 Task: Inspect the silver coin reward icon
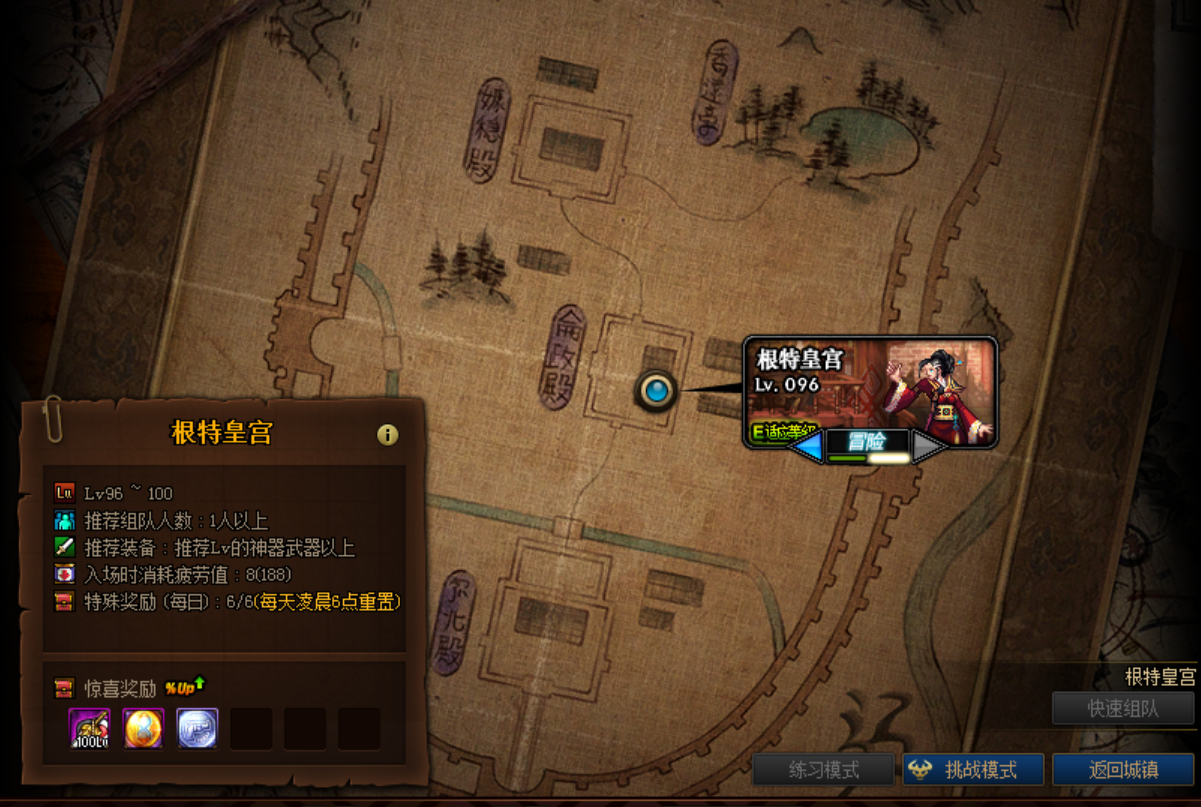197,728
